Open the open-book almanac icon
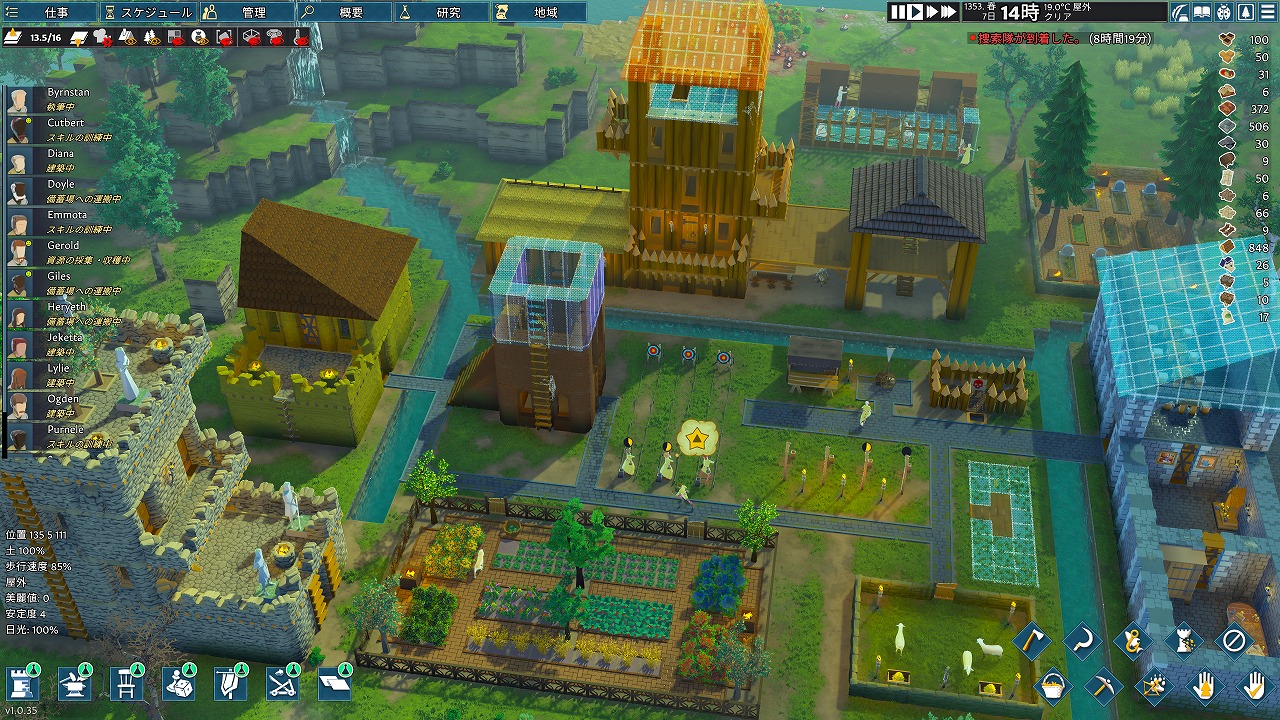The height and width of the screenshot is (720, 1280). click(1202, 12)
